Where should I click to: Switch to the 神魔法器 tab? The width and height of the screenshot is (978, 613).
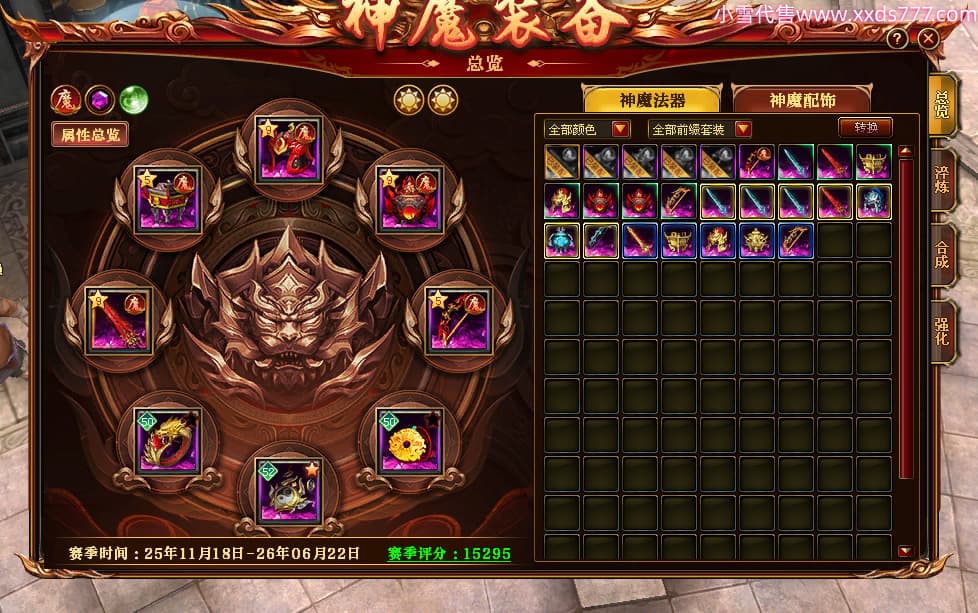652,100
